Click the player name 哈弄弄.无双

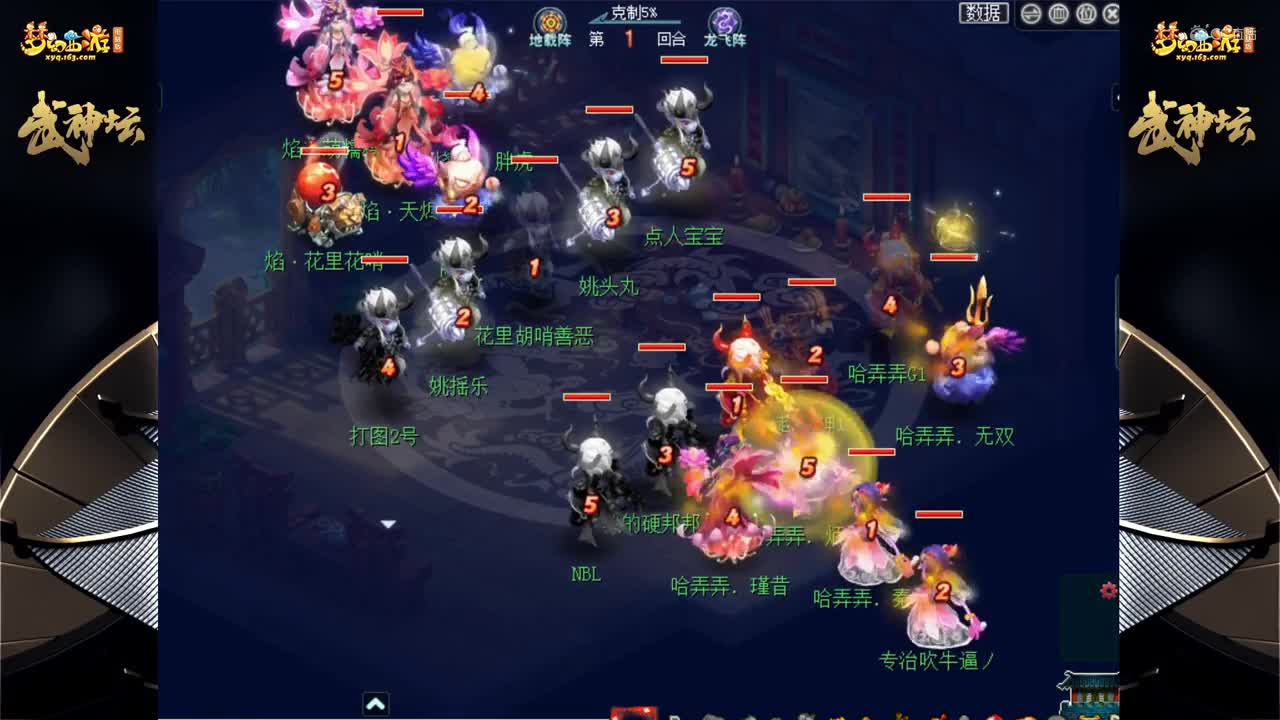pyautogui.click(x=954, y=437)
